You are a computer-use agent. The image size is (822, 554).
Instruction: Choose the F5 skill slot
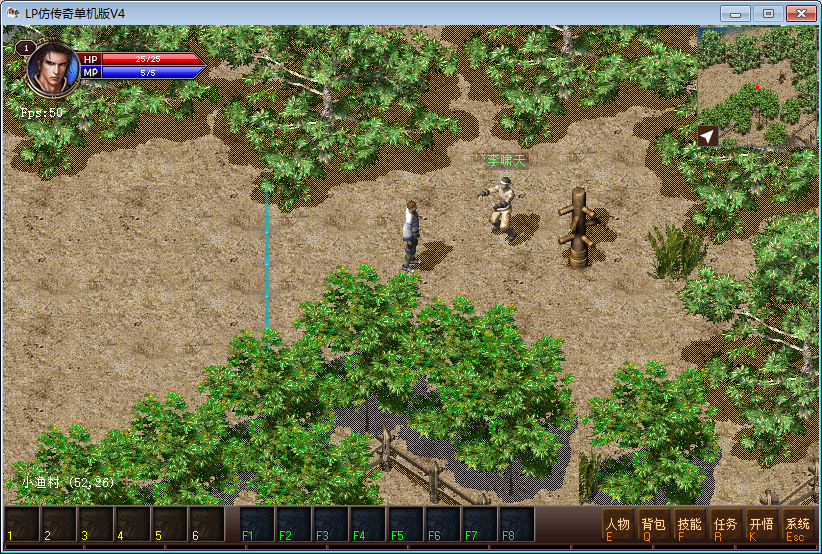click(405, 525)
